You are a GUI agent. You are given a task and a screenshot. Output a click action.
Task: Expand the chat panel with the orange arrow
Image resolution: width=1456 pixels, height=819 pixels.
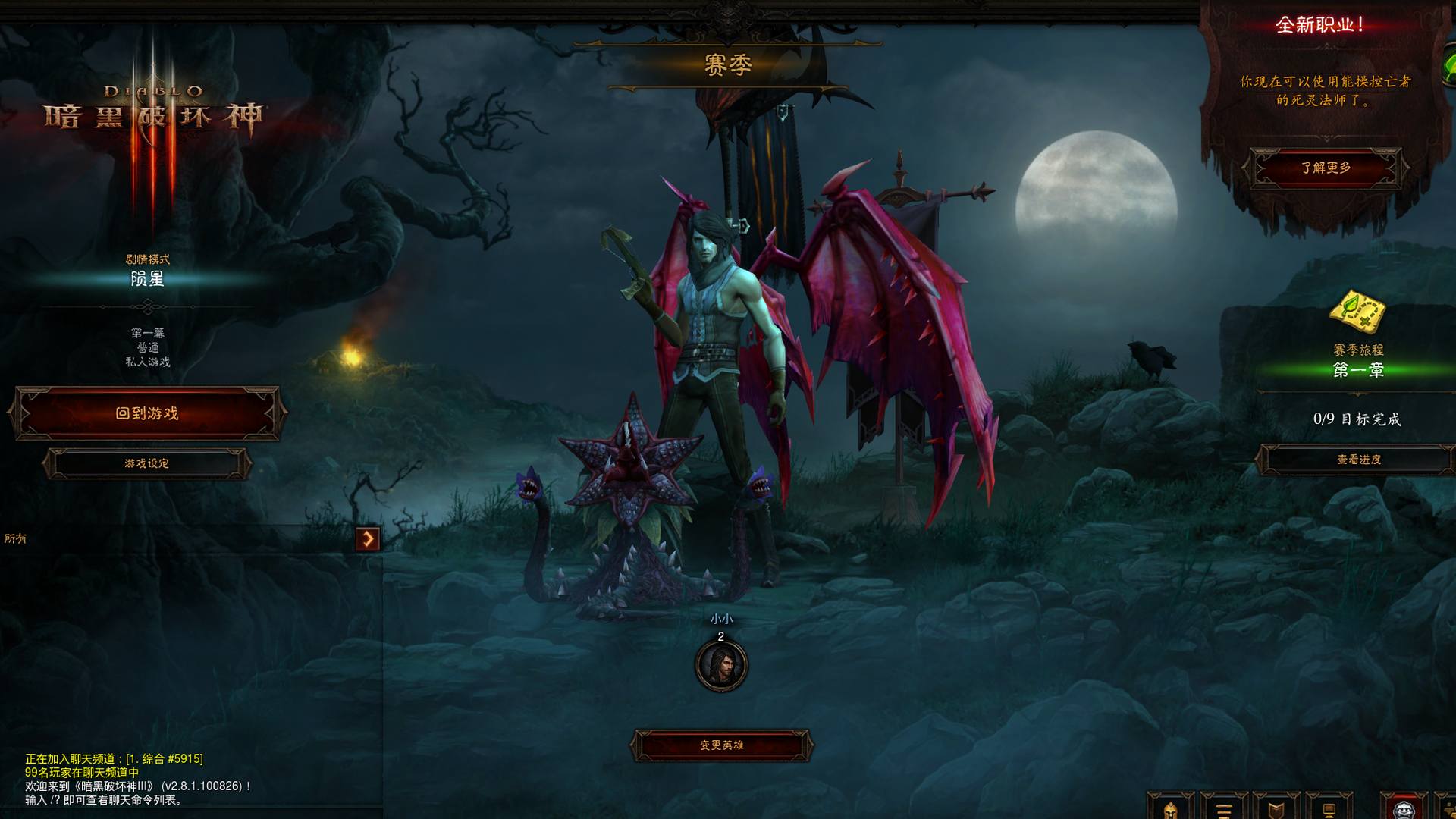368,538
